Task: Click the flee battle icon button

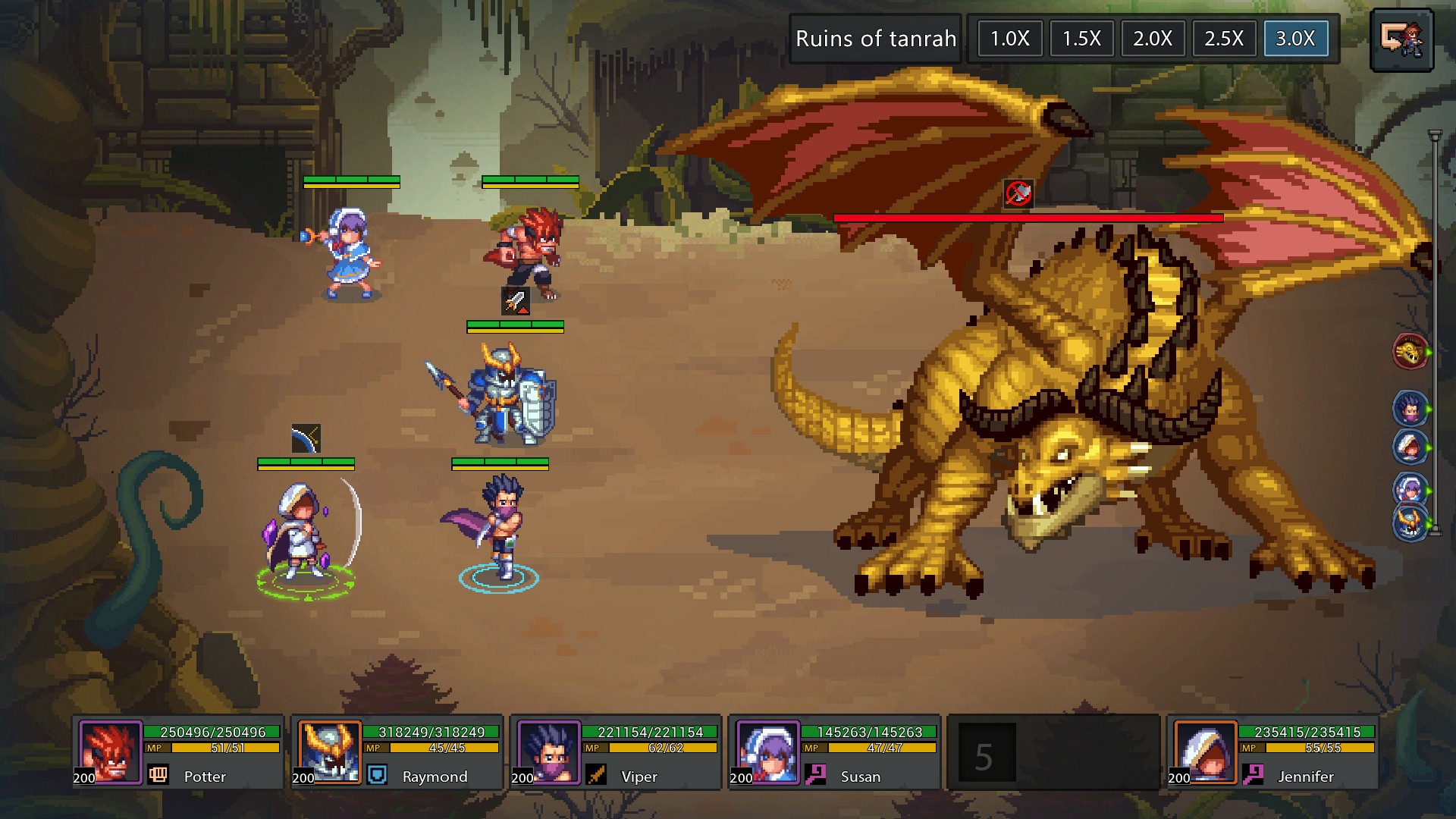Action: tap(1401, 40)
